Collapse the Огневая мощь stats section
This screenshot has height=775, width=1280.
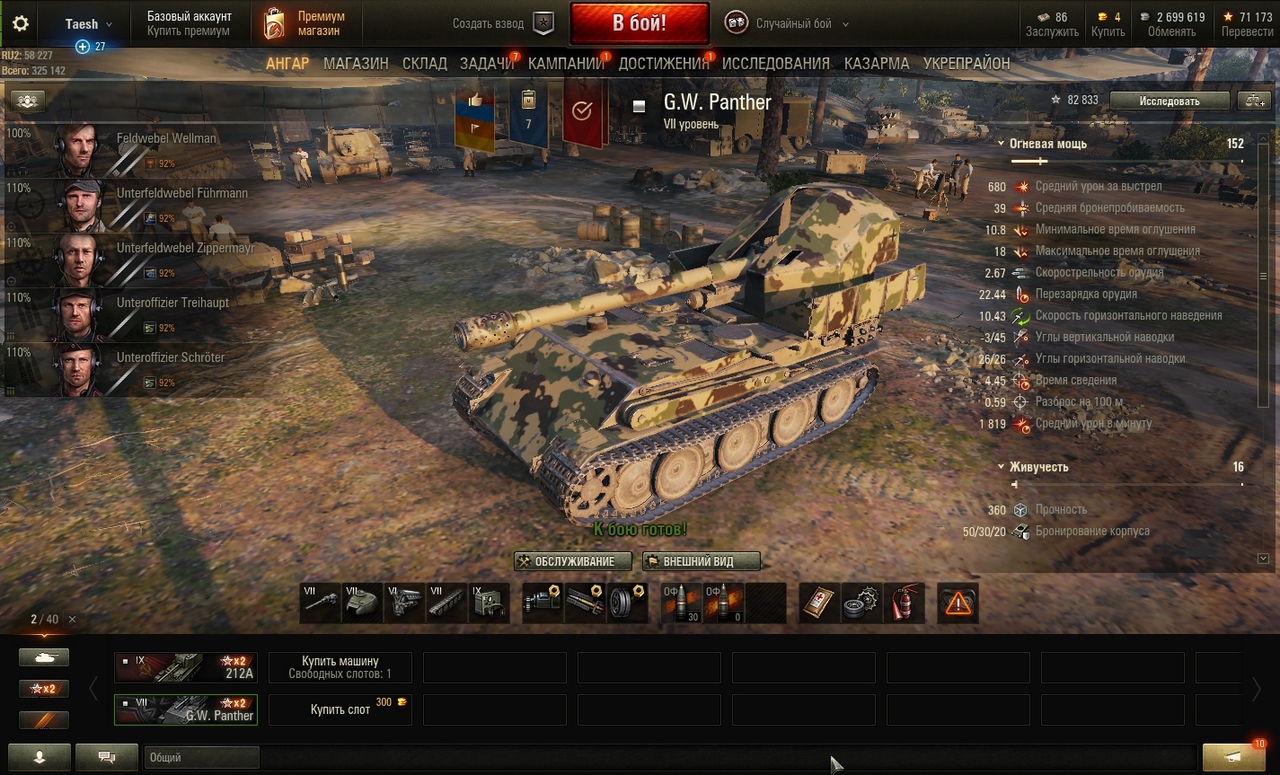click(x=1001, y=144)
